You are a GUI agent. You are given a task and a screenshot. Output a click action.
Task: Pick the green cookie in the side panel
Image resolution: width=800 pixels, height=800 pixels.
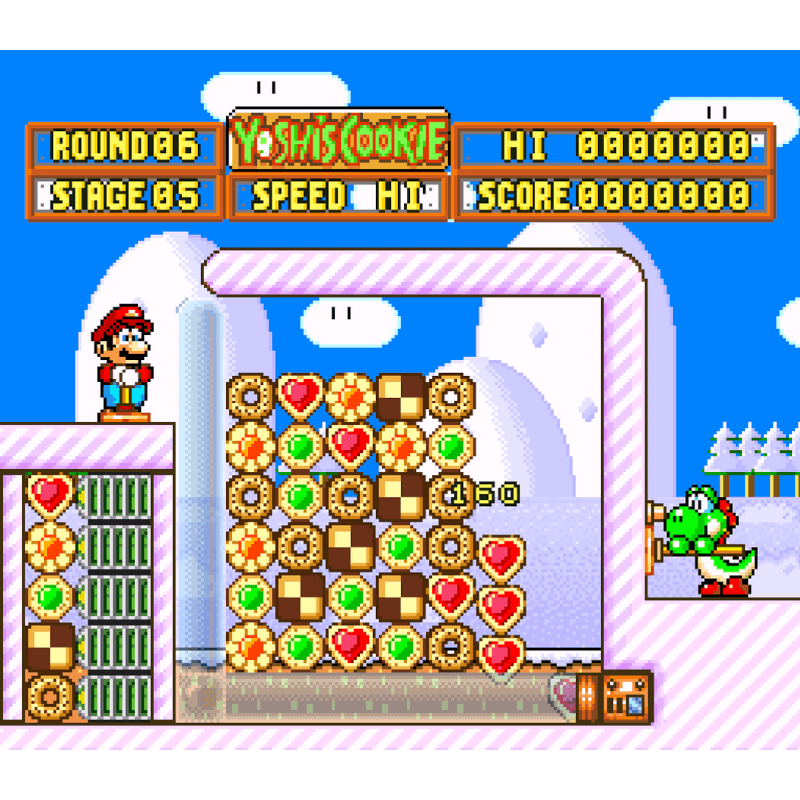point(50,595)
